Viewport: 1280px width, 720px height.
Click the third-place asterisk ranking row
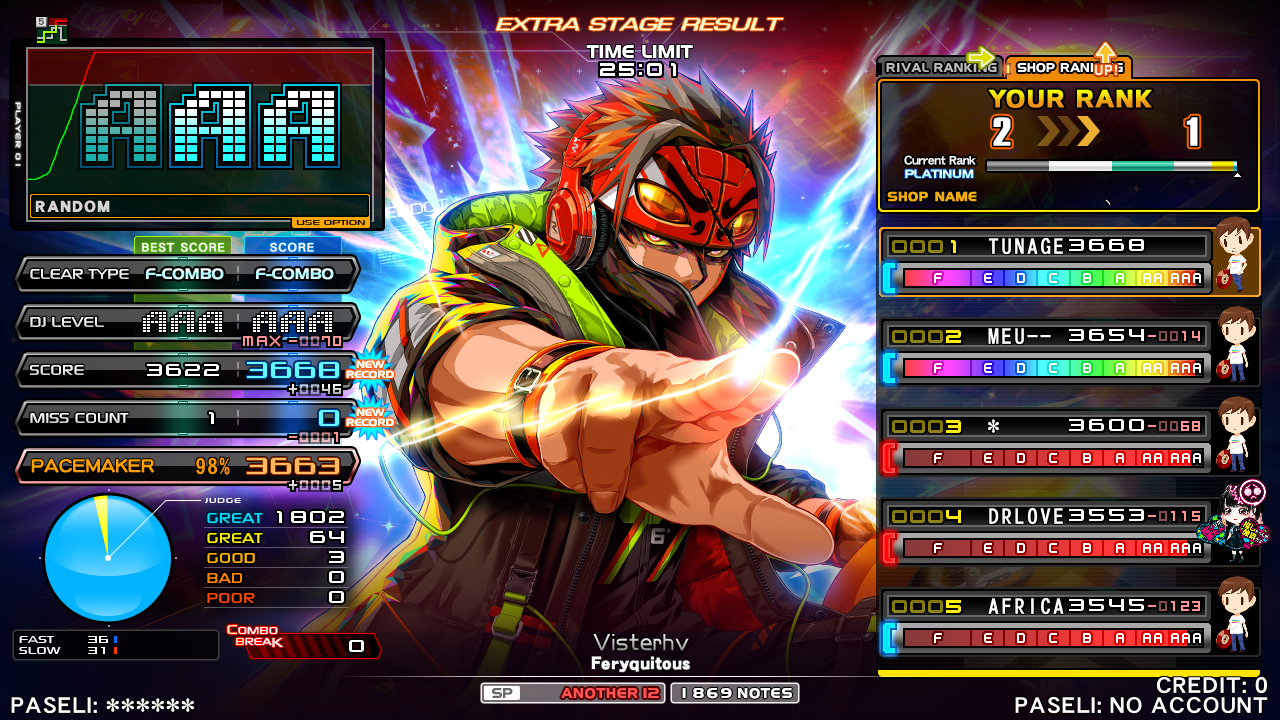click(1046, 442)
